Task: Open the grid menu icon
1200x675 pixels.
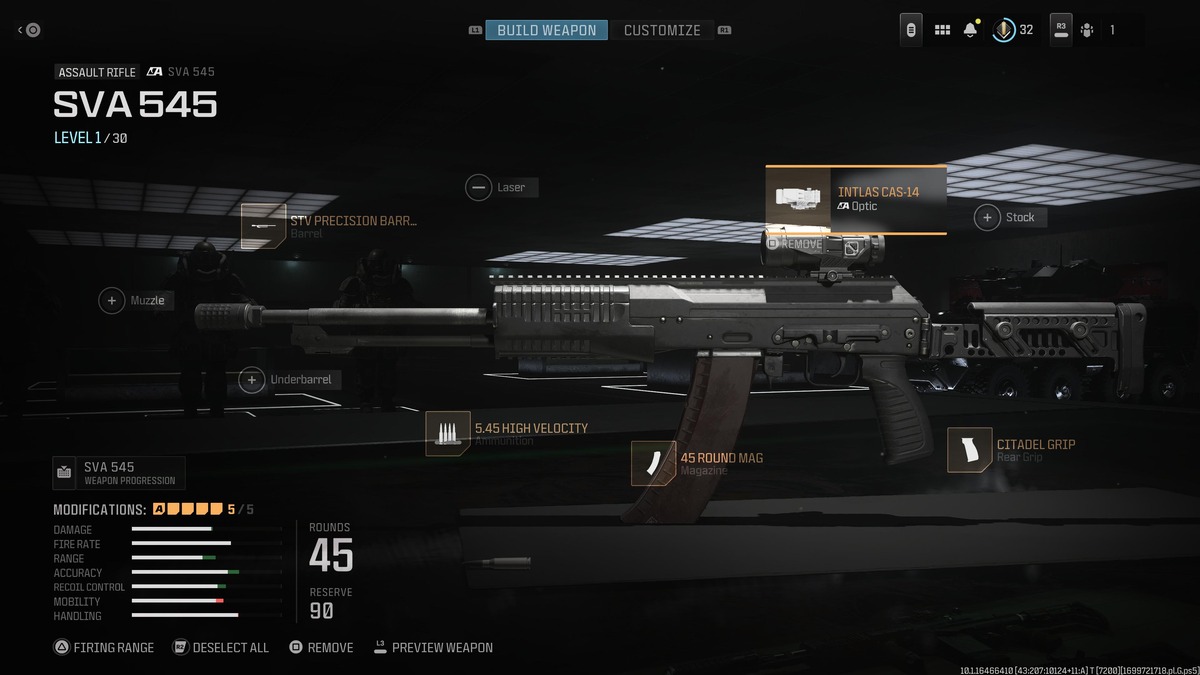Action: tap(942, 30)
